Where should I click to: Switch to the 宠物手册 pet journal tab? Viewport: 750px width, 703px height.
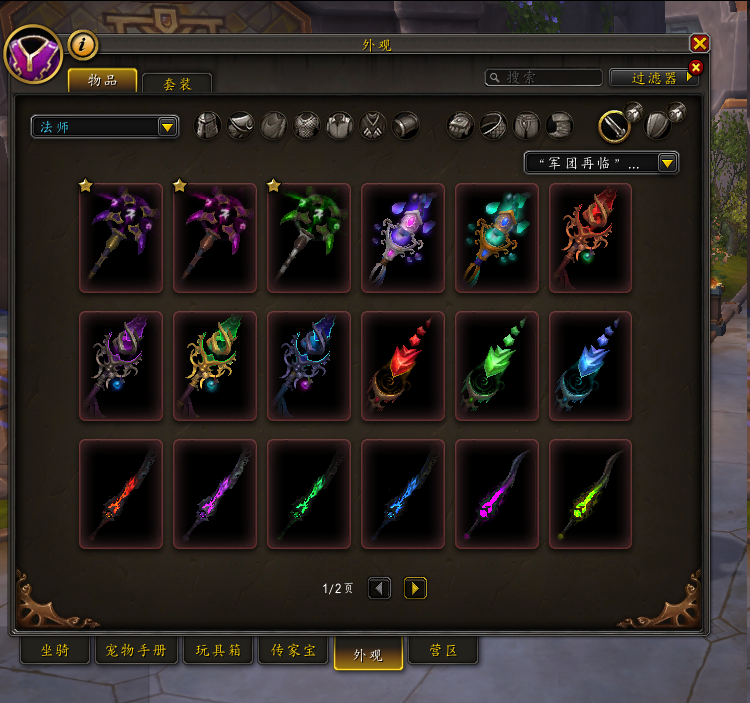[137, 651]
